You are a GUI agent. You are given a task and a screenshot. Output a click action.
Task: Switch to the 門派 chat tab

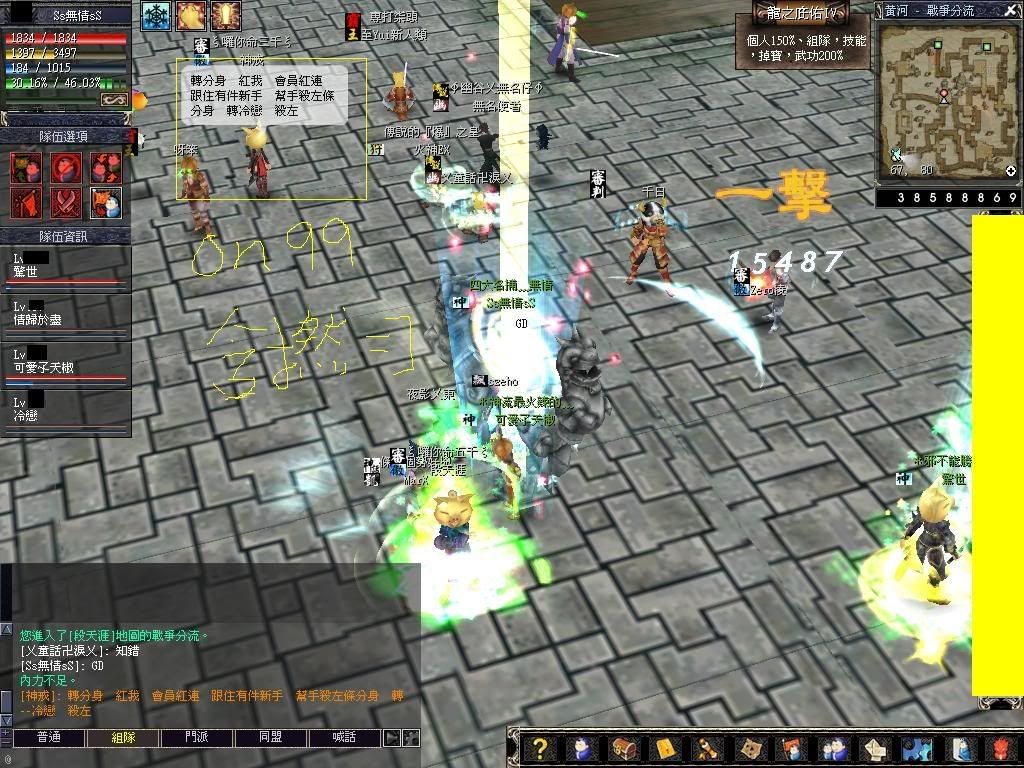click(x=197, y=738)
